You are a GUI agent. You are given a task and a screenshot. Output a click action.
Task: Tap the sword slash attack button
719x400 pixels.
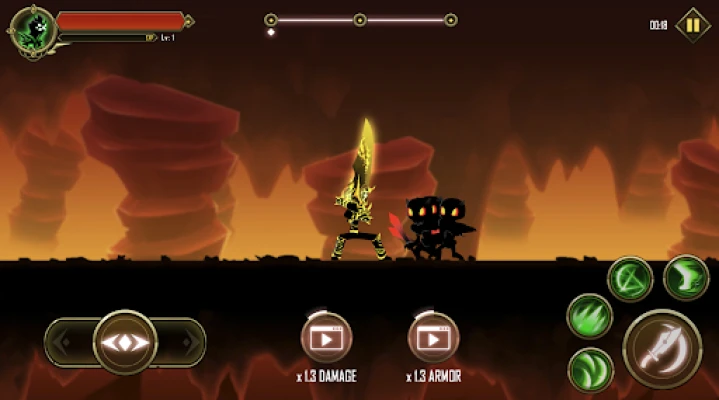pos(662,348)
